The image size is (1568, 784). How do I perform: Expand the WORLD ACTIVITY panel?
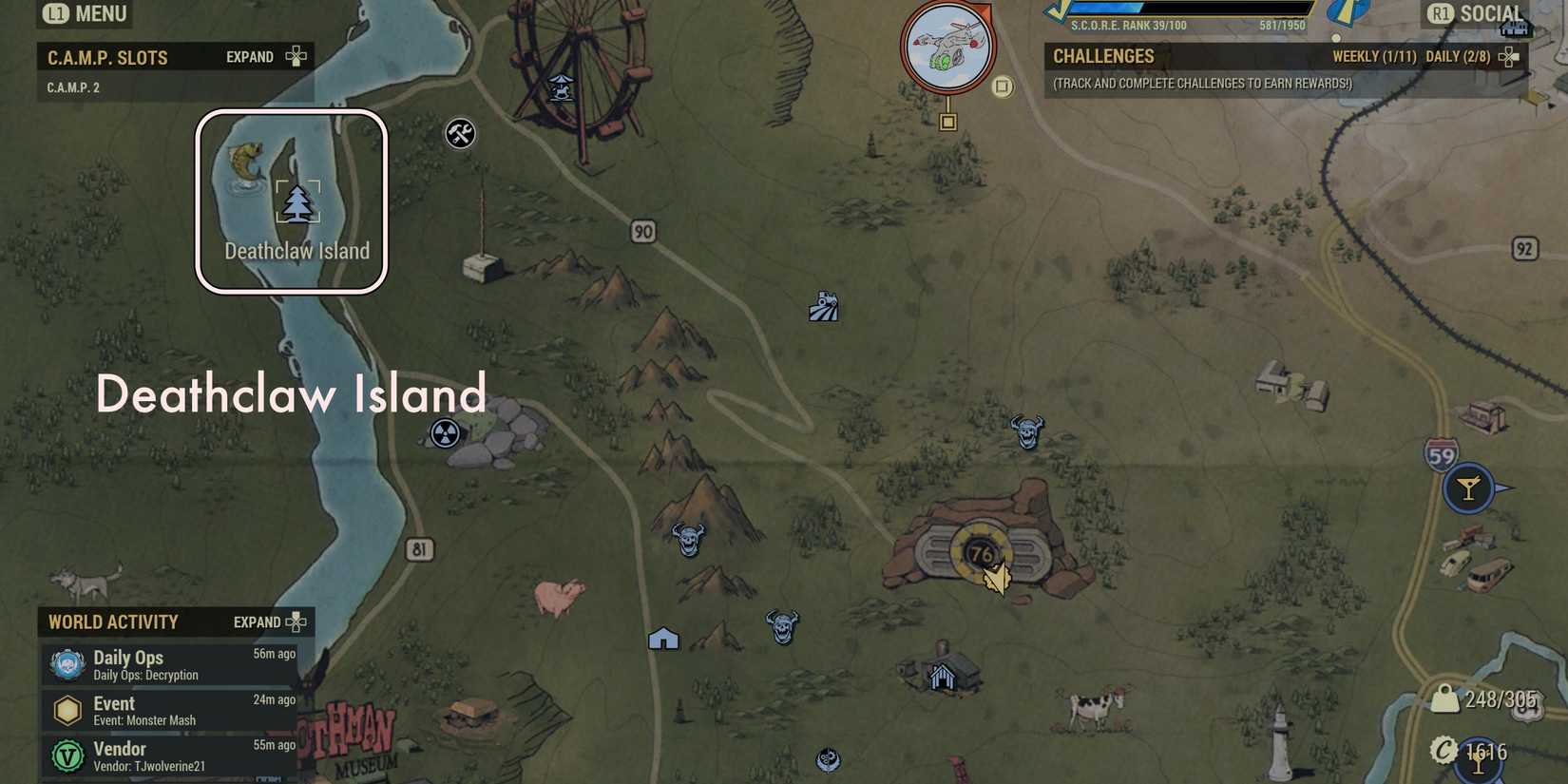[296, 621]
